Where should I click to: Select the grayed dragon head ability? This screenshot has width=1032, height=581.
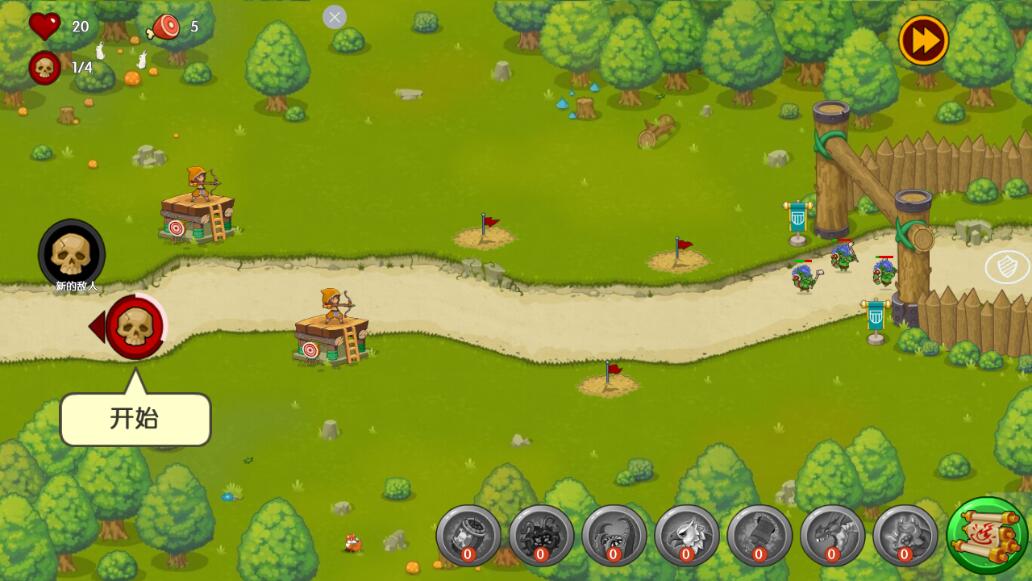pyautogui.click(x=832, y=535)
